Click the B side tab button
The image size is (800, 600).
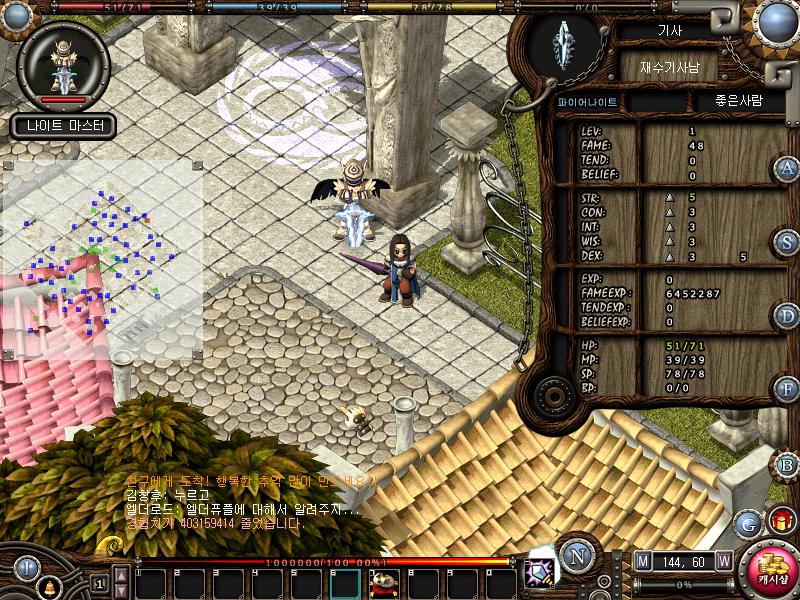(787, 463)
